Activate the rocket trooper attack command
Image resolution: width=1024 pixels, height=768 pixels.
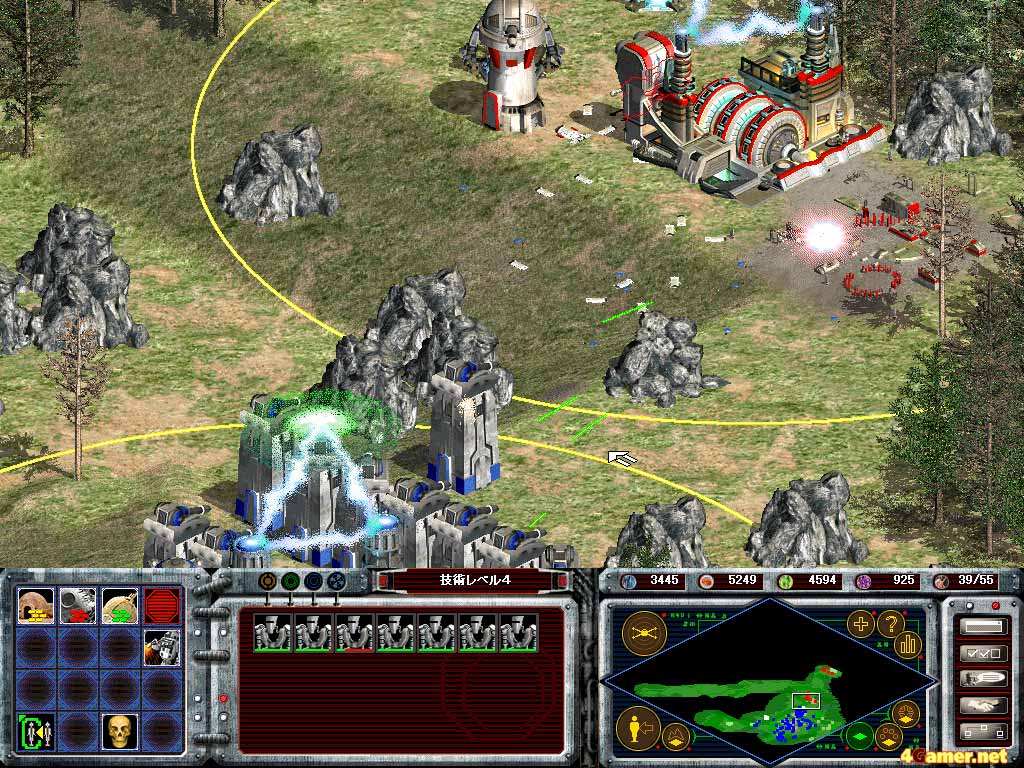pyautogui.click(x=162, y=648)
